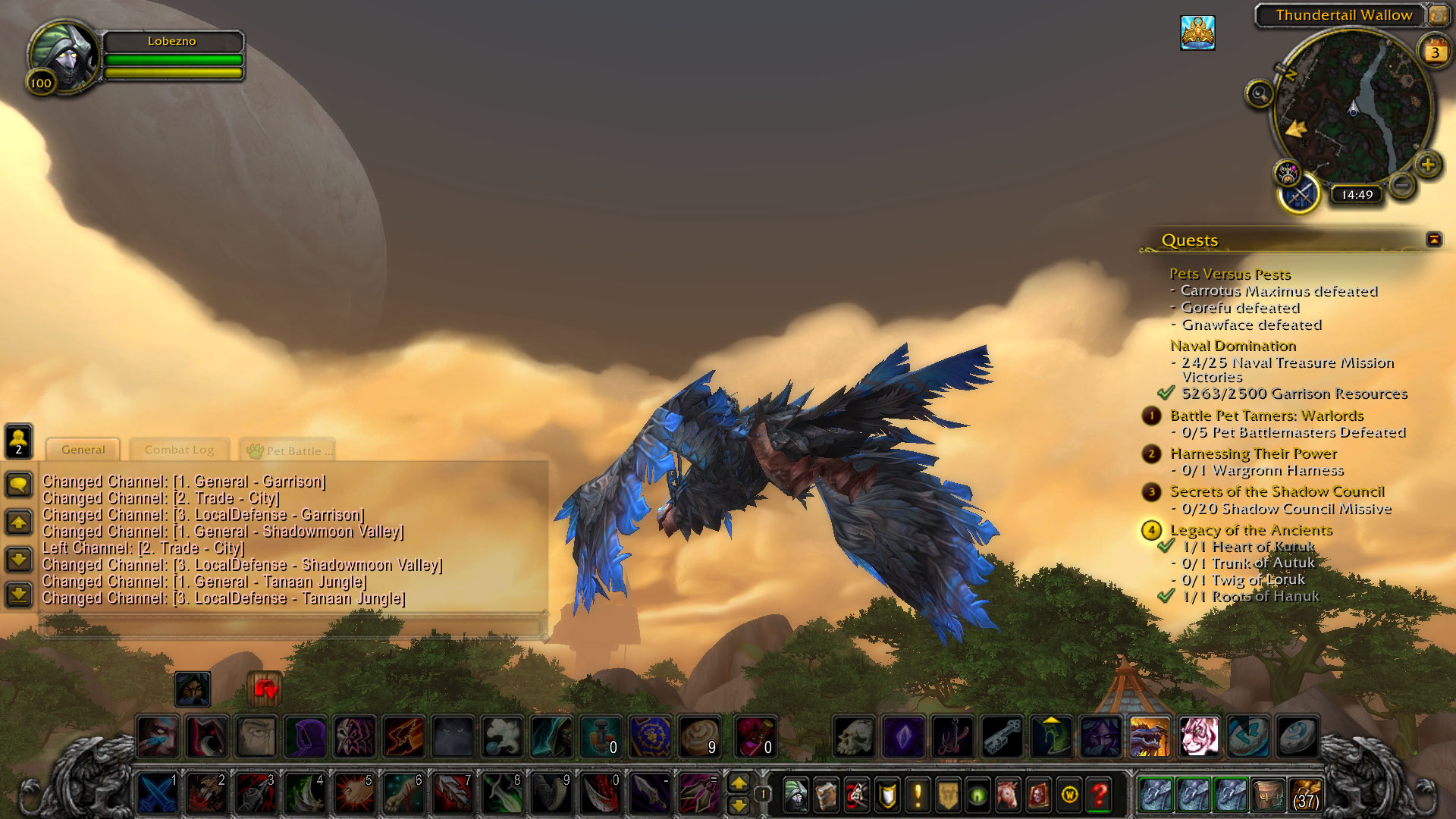Open the garrison report crossed-swords button

click(x=1300, y=195)
